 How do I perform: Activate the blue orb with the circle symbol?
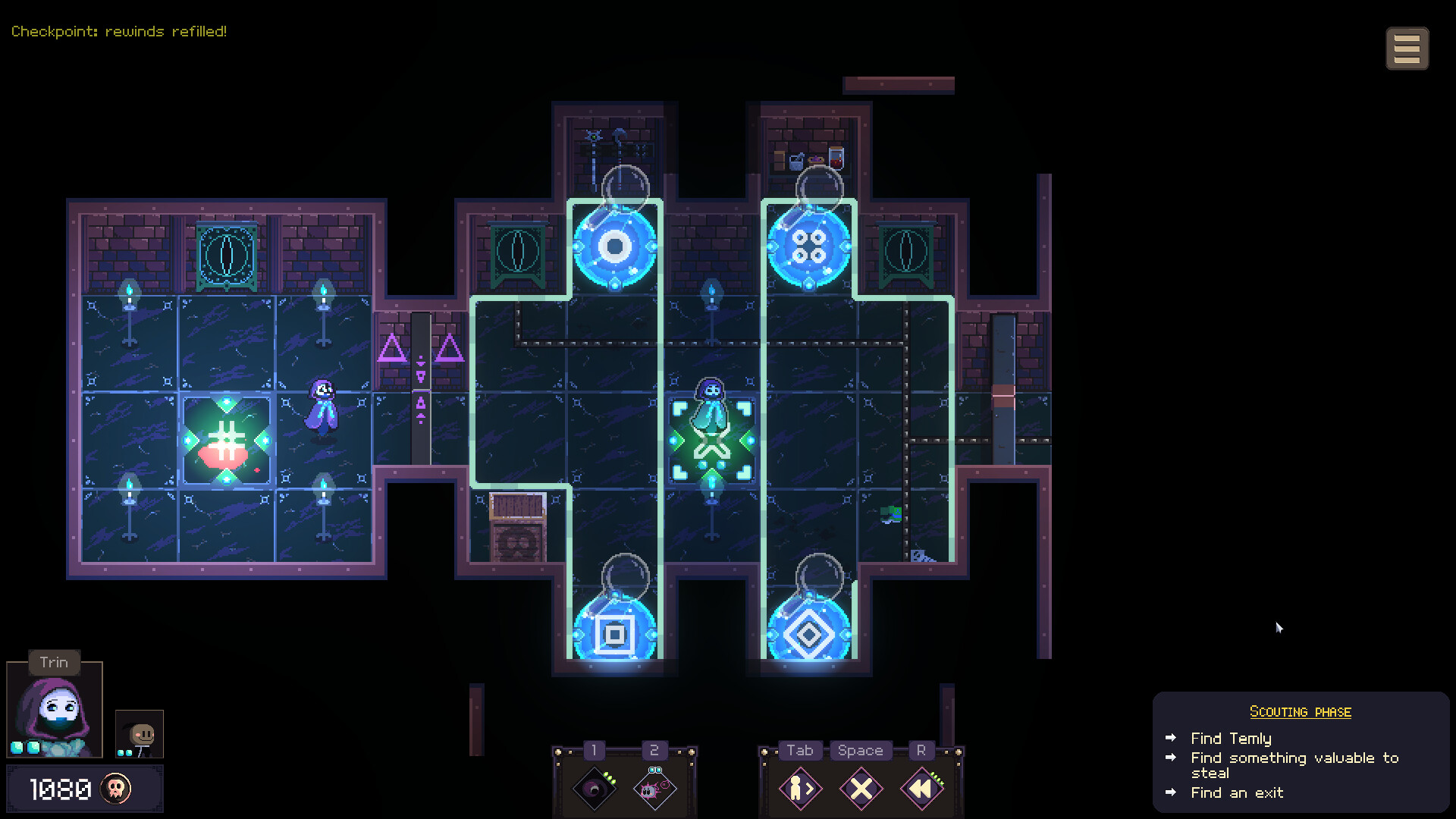[614, 245]
